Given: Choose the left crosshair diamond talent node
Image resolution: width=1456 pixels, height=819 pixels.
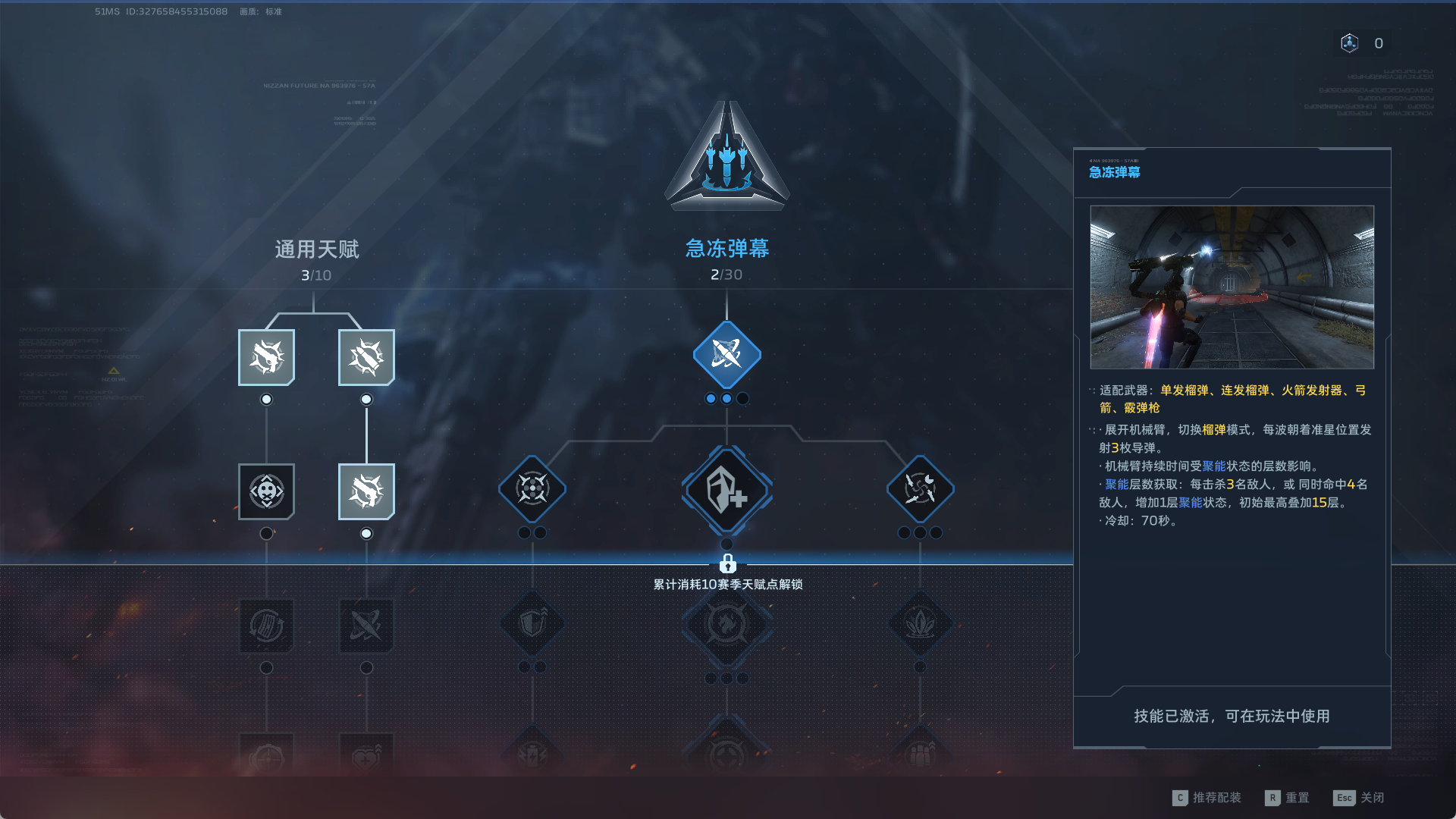Looking at the screenshot, I should 532,489.
